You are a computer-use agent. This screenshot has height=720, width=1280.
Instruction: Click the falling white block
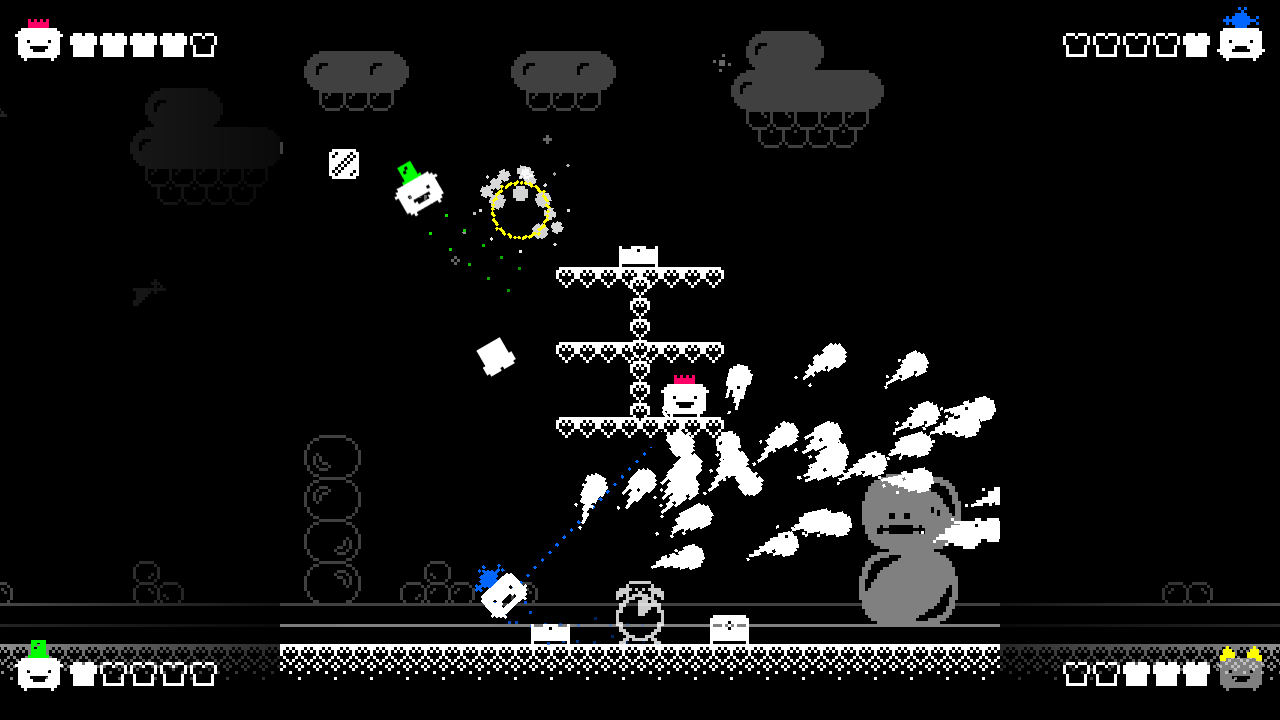click(x=497, y=356)
